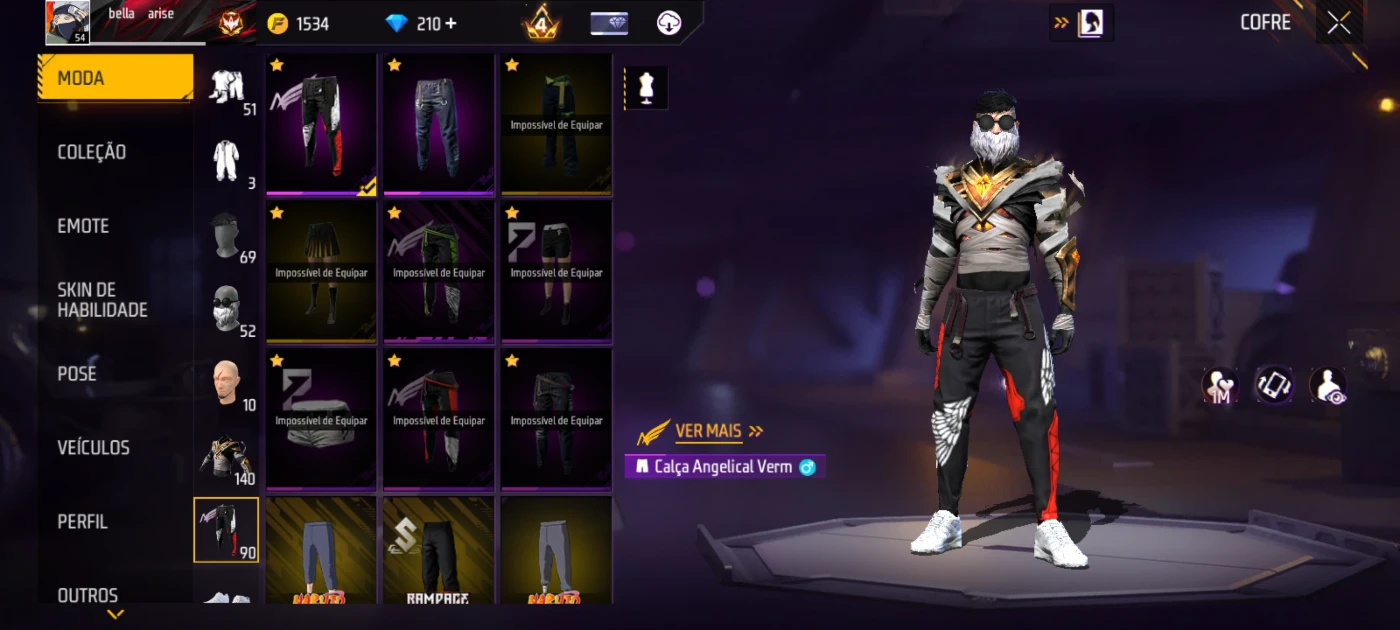
Task: Click Ver Mais to see more
Action: coord(709,431)
